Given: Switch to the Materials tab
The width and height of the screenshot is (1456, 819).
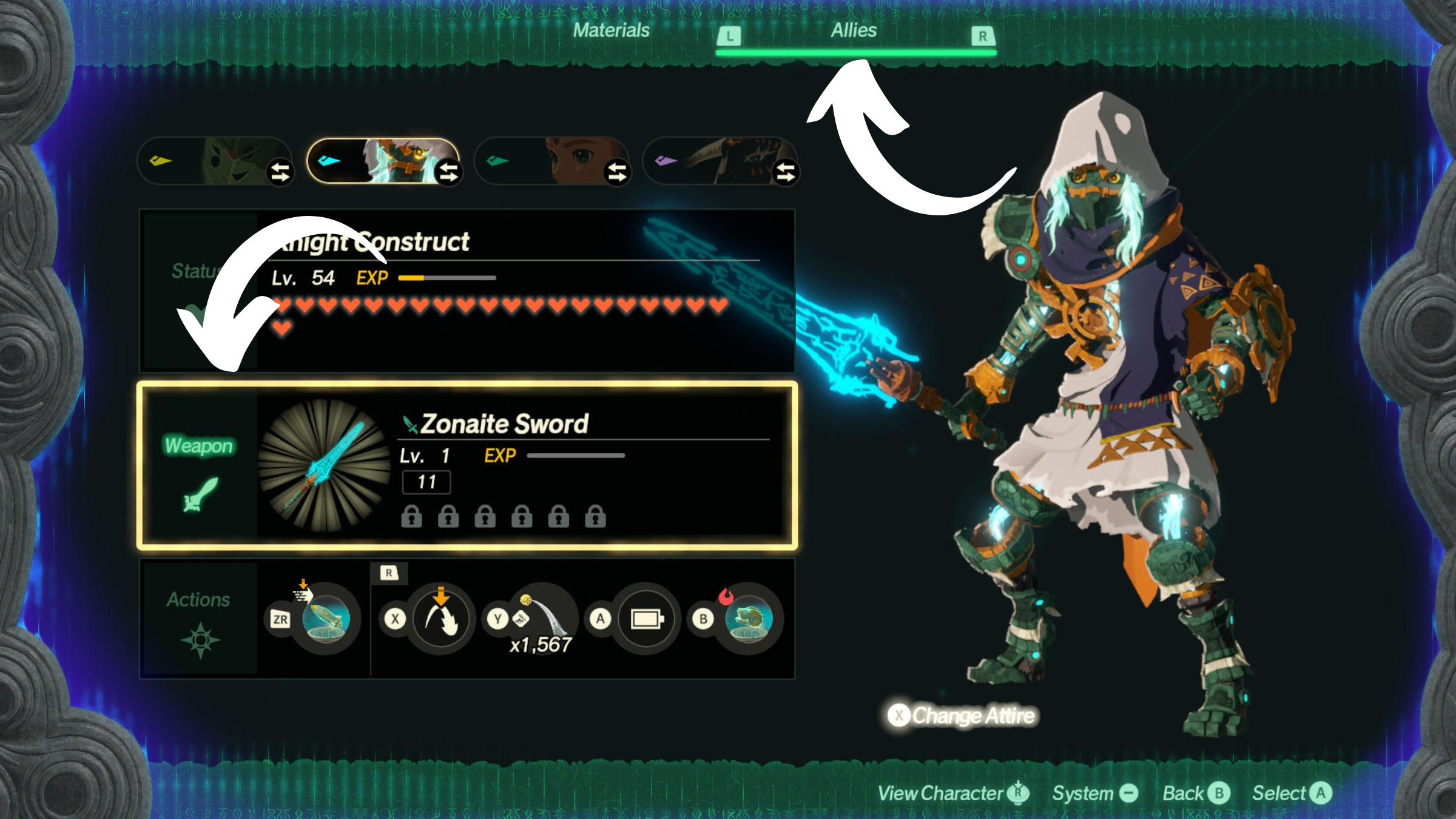Looking at the screenshot, I should coord(611,30).
